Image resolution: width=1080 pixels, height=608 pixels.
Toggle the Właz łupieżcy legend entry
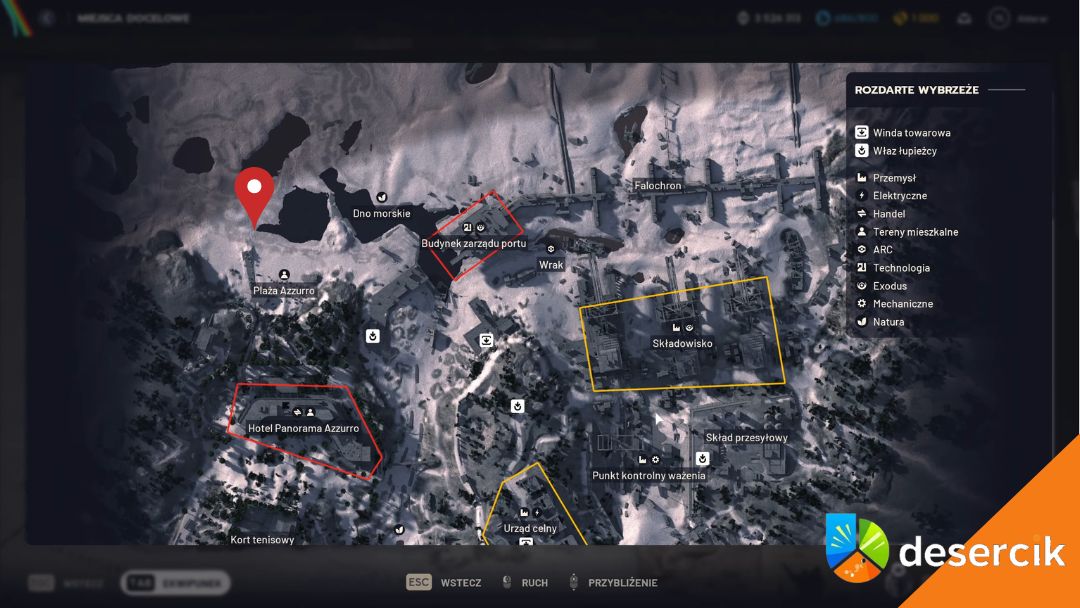(904, 151)
